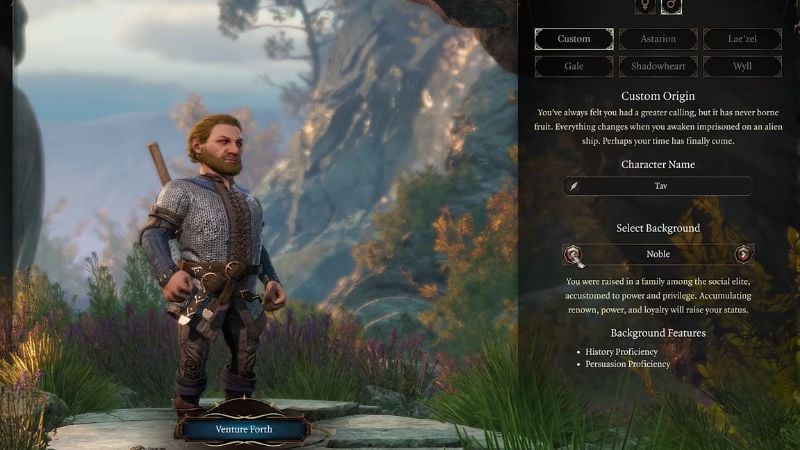The width and height of the screenshot is (800, 450).
Task: Pick the Lae'zel origin
Action: [x=741, y=39]
